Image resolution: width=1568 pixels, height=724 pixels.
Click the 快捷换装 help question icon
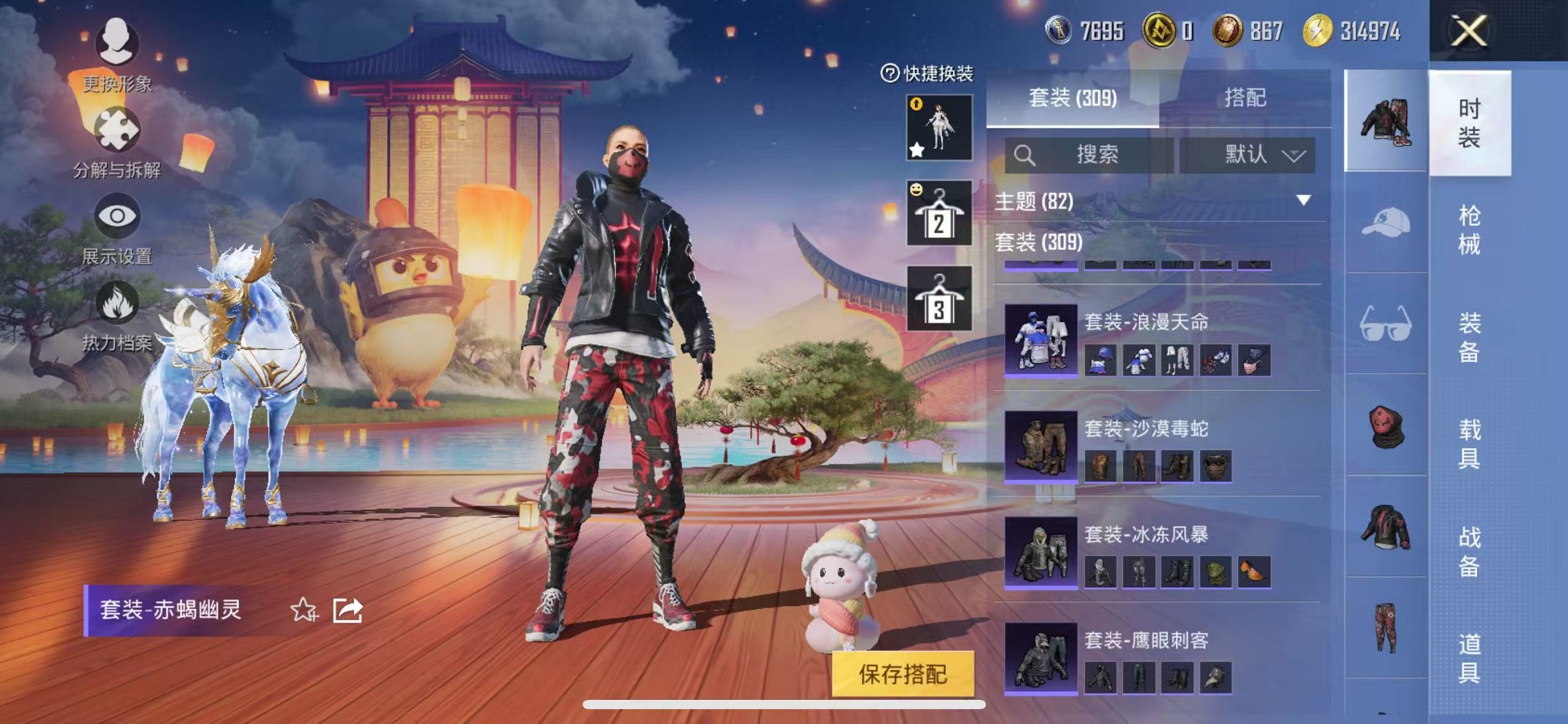pyautogui.click(x=889, y=72)
